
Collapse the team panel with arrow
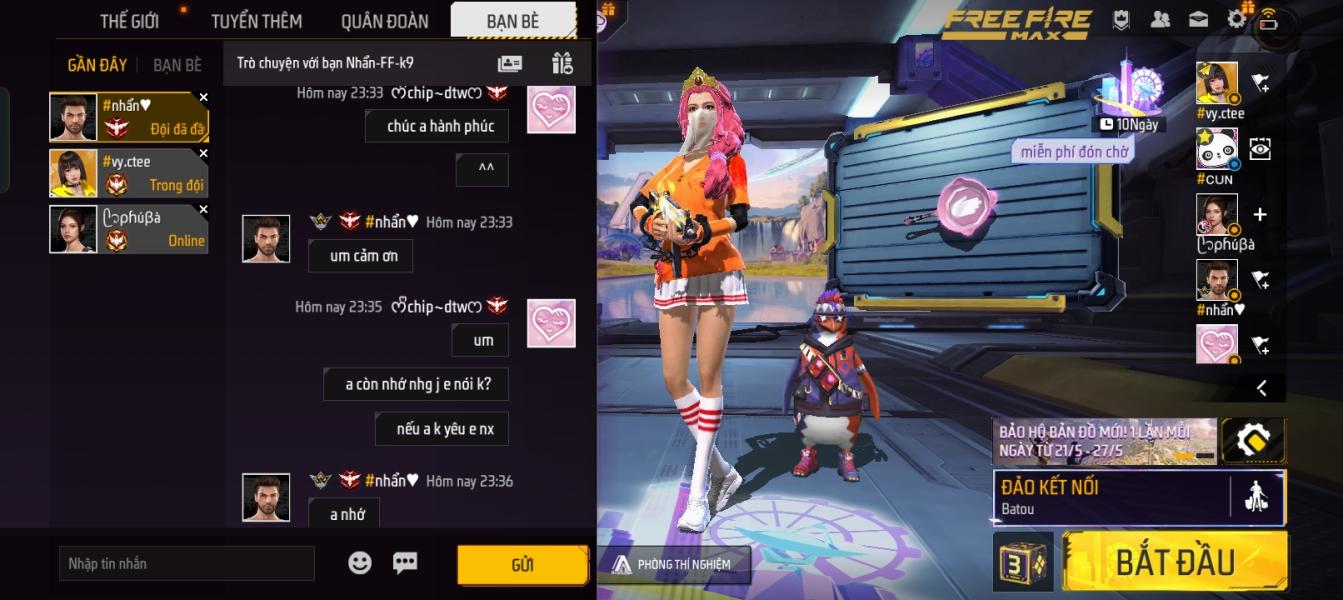click(x=1261, y=388)
